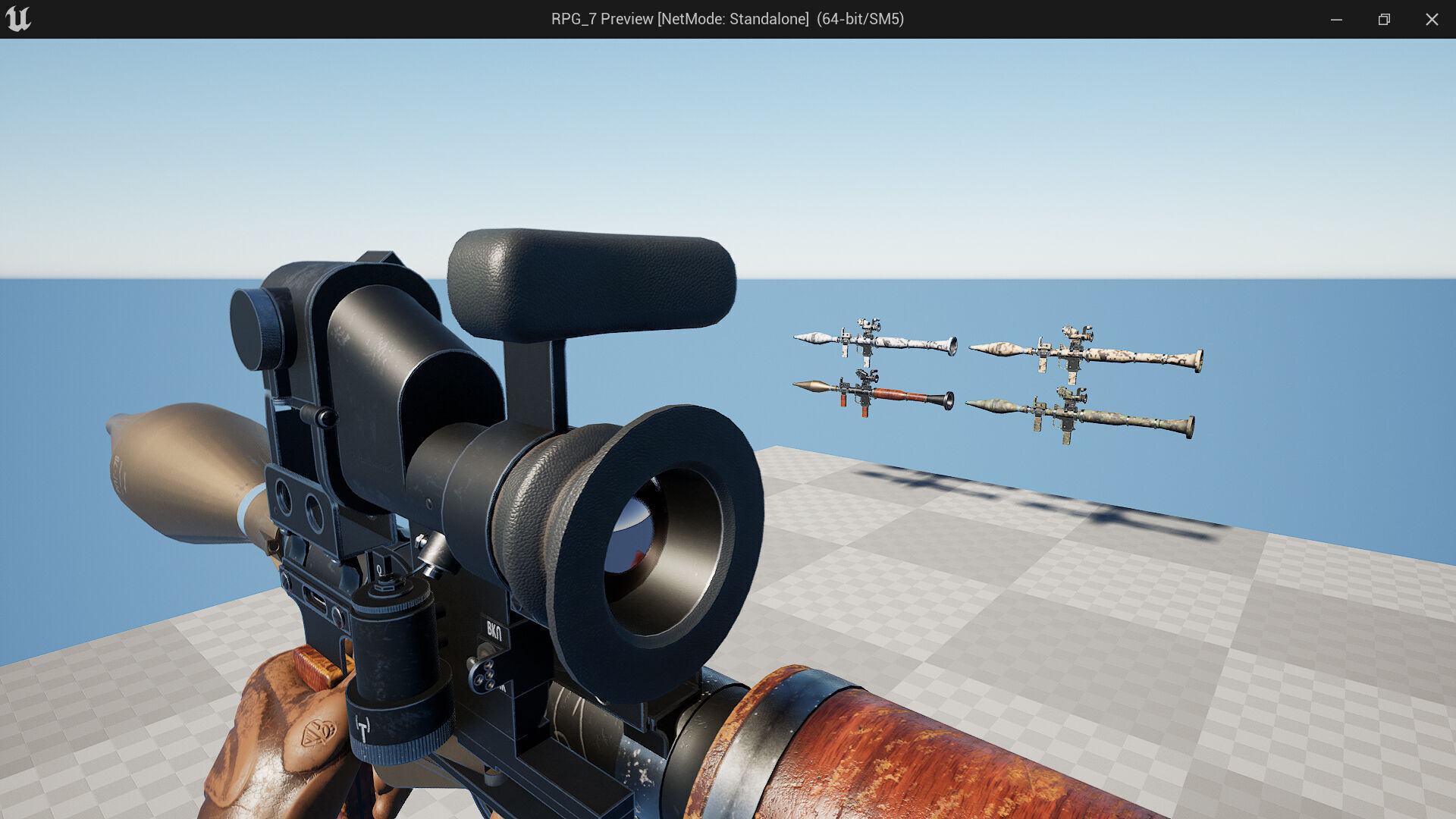Close the RPG_7 Preview window
1456x819 pixels.
pos(1432,19)
